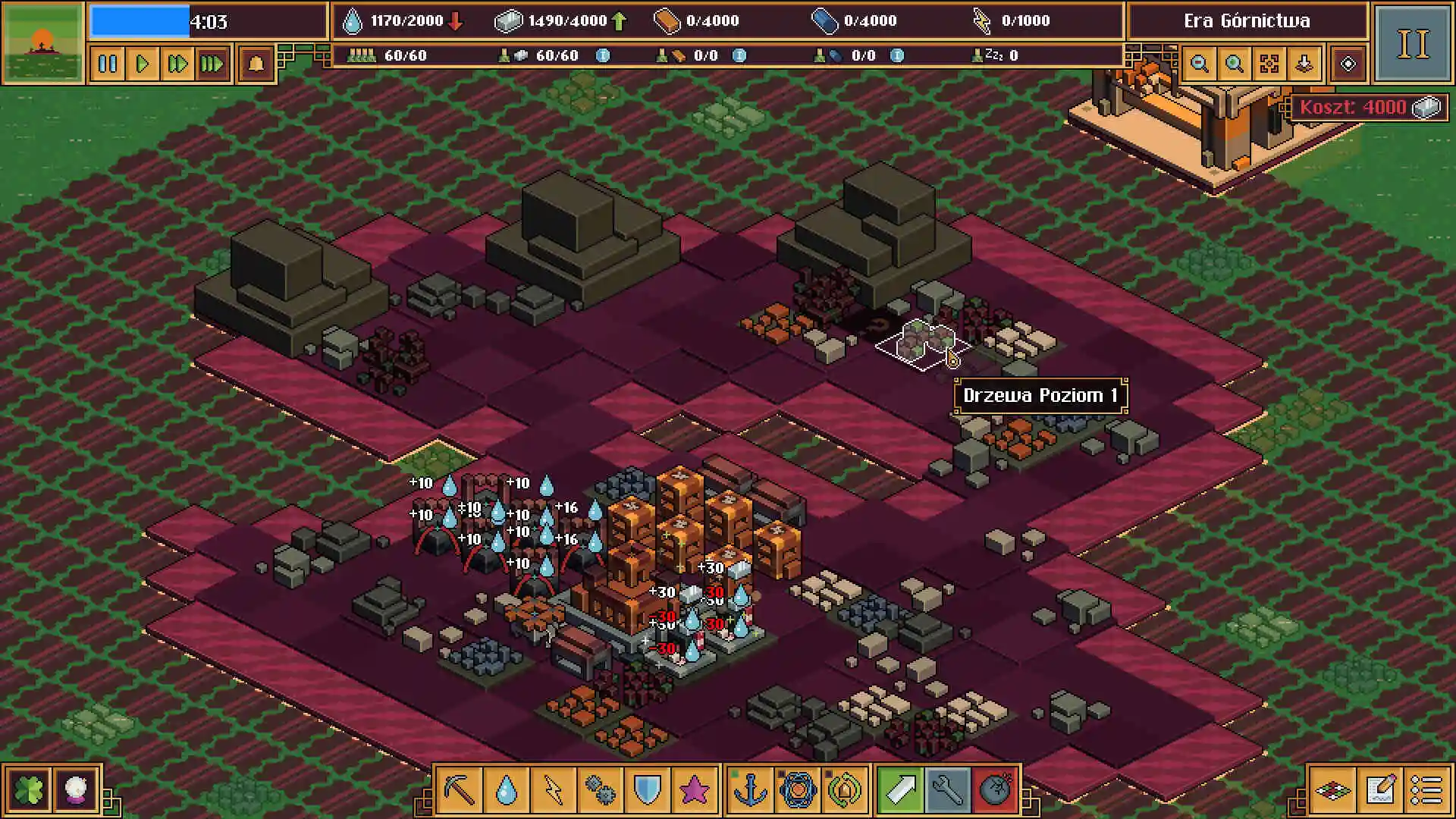This screenshot has width=1456, height=819.
Task: Toggle the diamond target button
Action: (x=1348, y=64)
